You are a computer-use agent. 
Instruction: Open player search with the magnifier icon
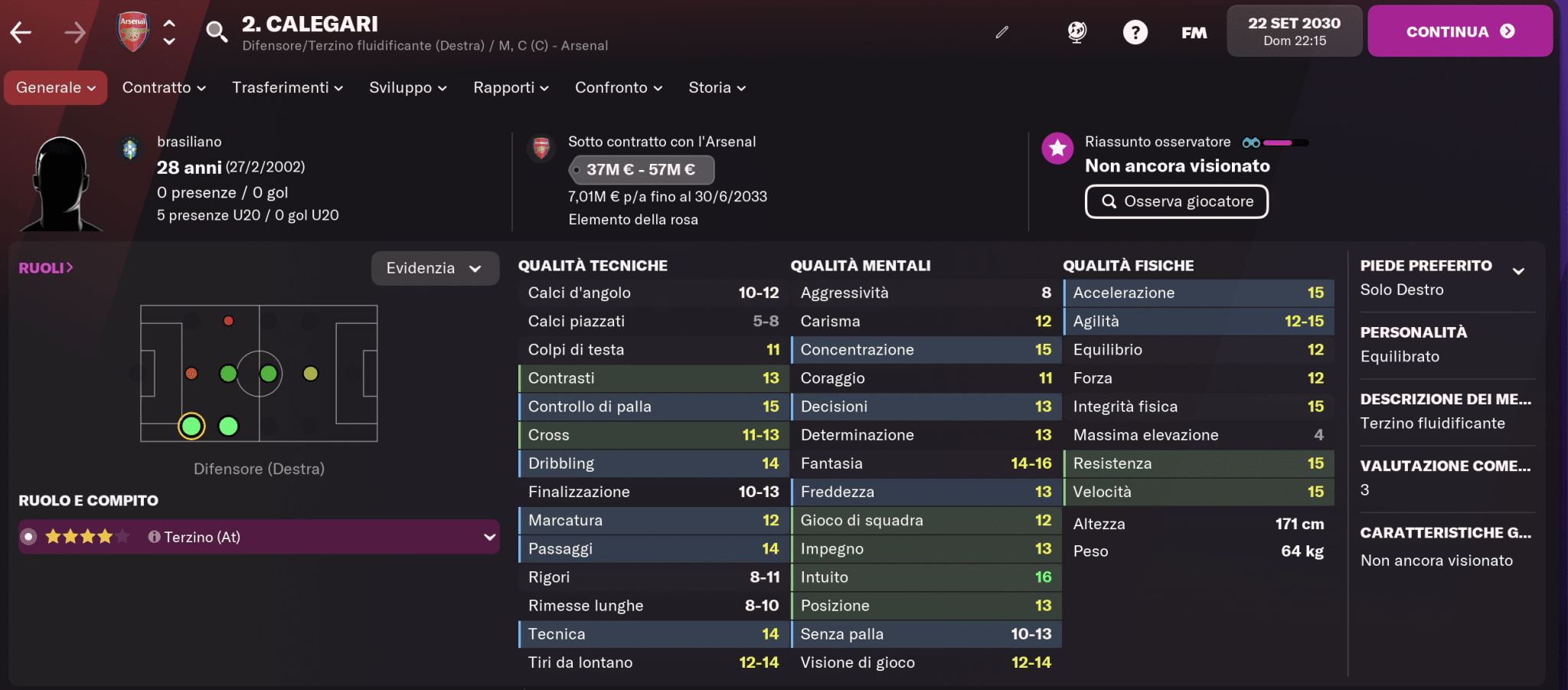pyautogui.click(x=217, y=31)
